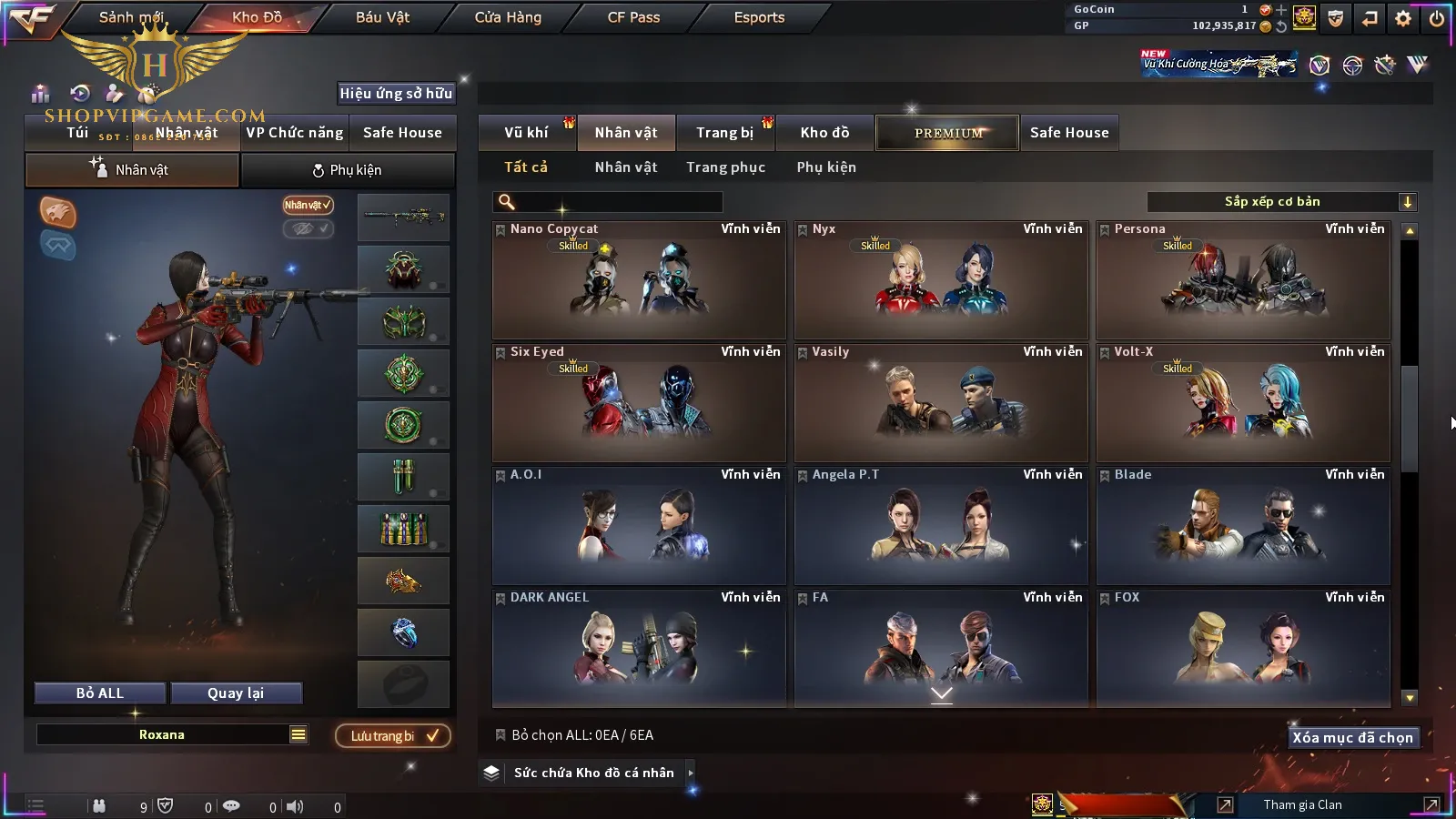Screen dimensions: 1456x819
Task: Choose the Volt-X character card
Action: point(1243,403)
